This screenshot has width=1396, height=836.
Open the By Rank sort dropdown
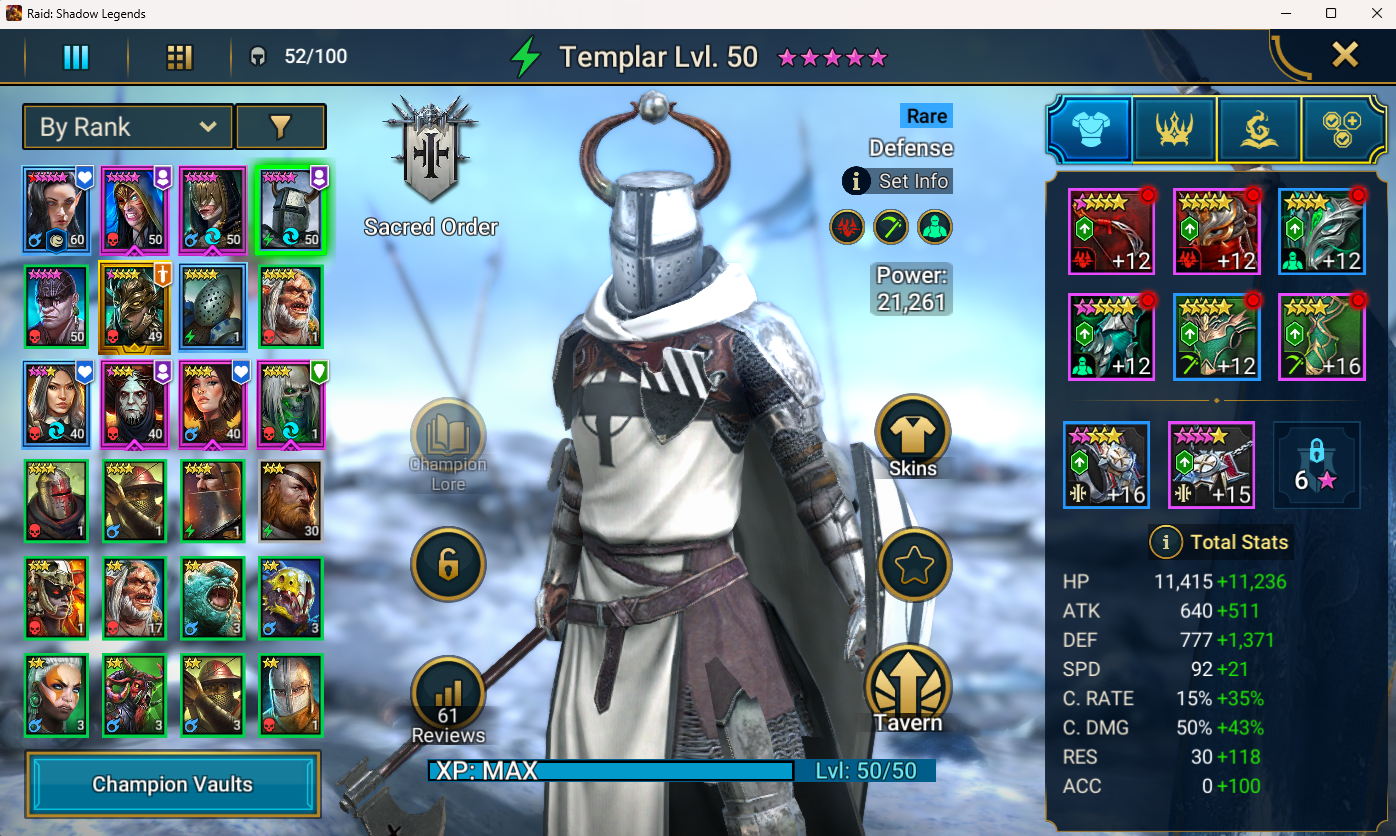(x=128, y=127)
